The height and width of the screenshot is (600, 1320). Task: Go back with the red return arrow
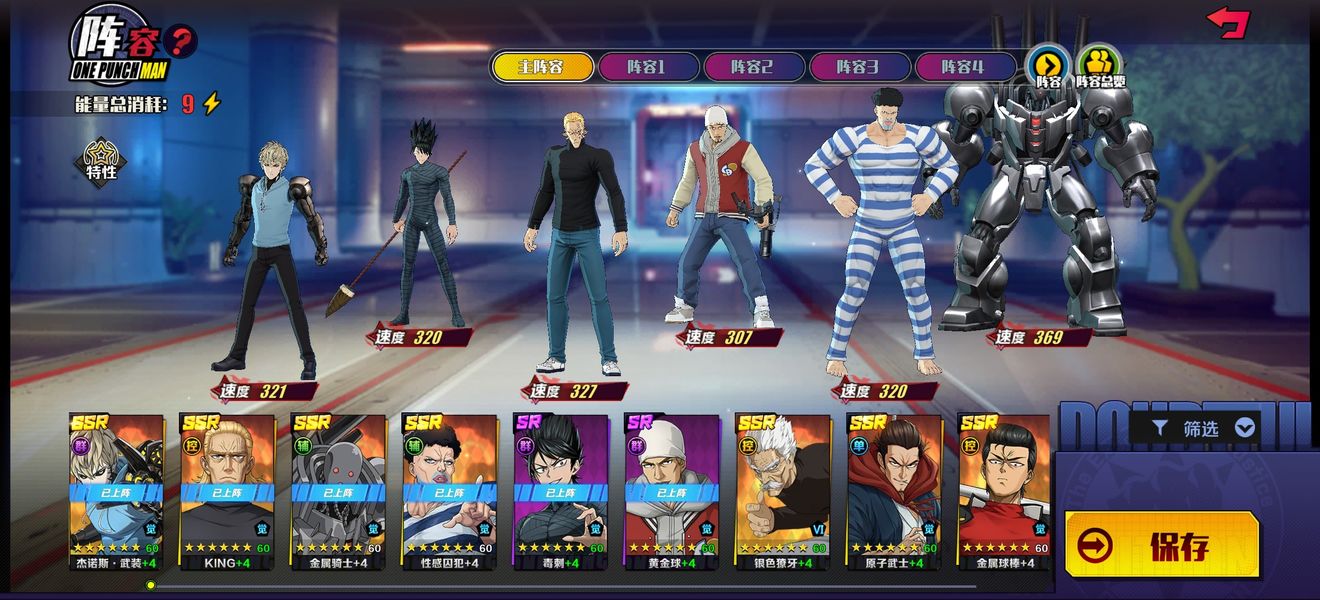1228,22
